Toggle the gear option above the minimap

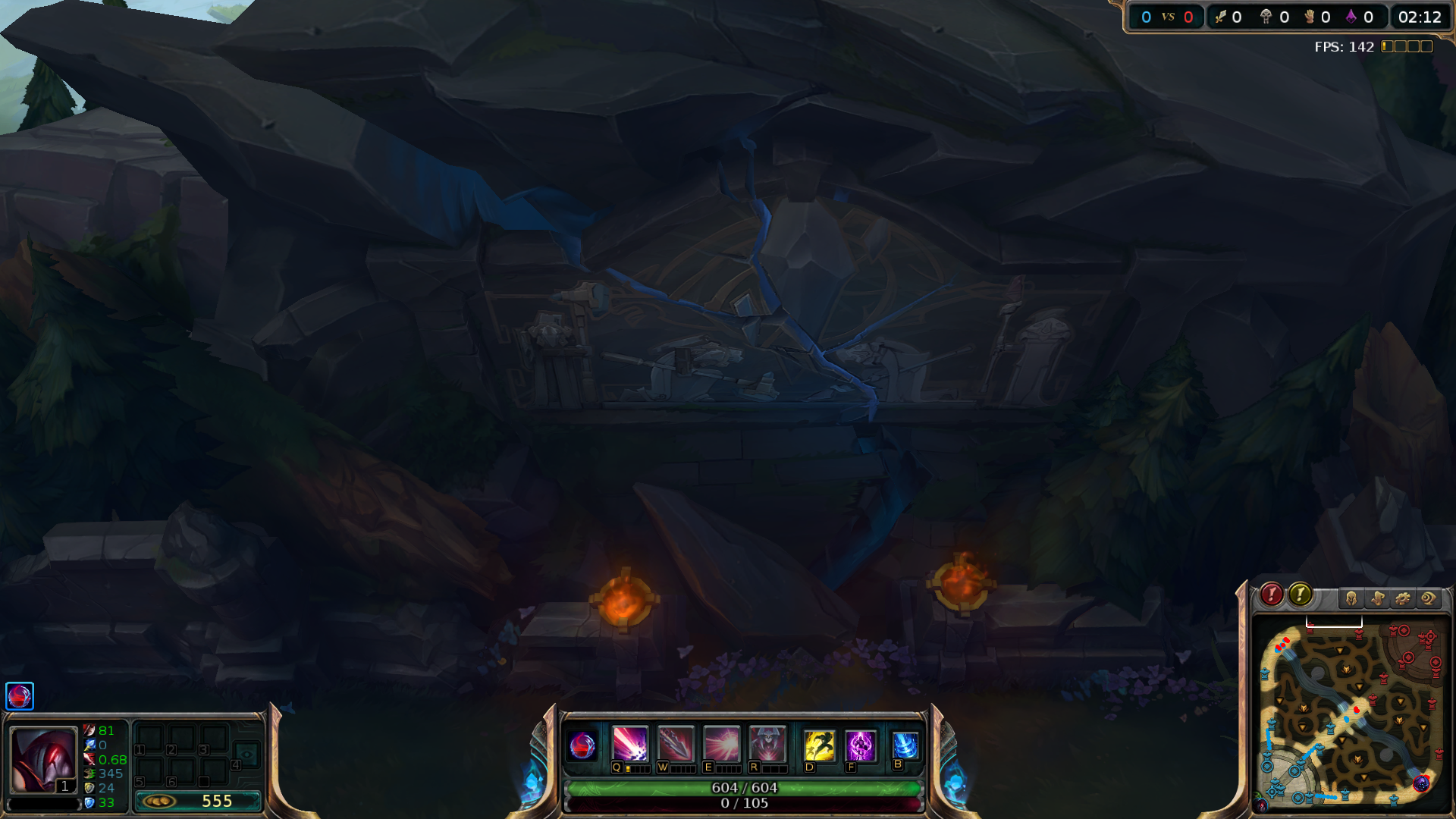(x=1402, y=598)
